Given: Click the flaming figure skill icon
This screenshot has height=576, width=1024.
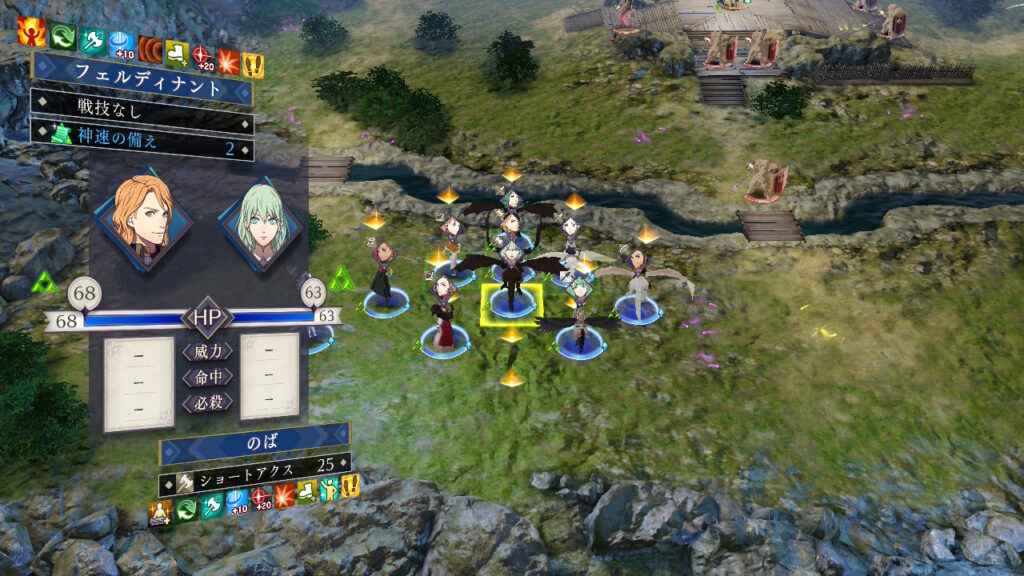Looking at the screenshot, I should coord(31,33).
